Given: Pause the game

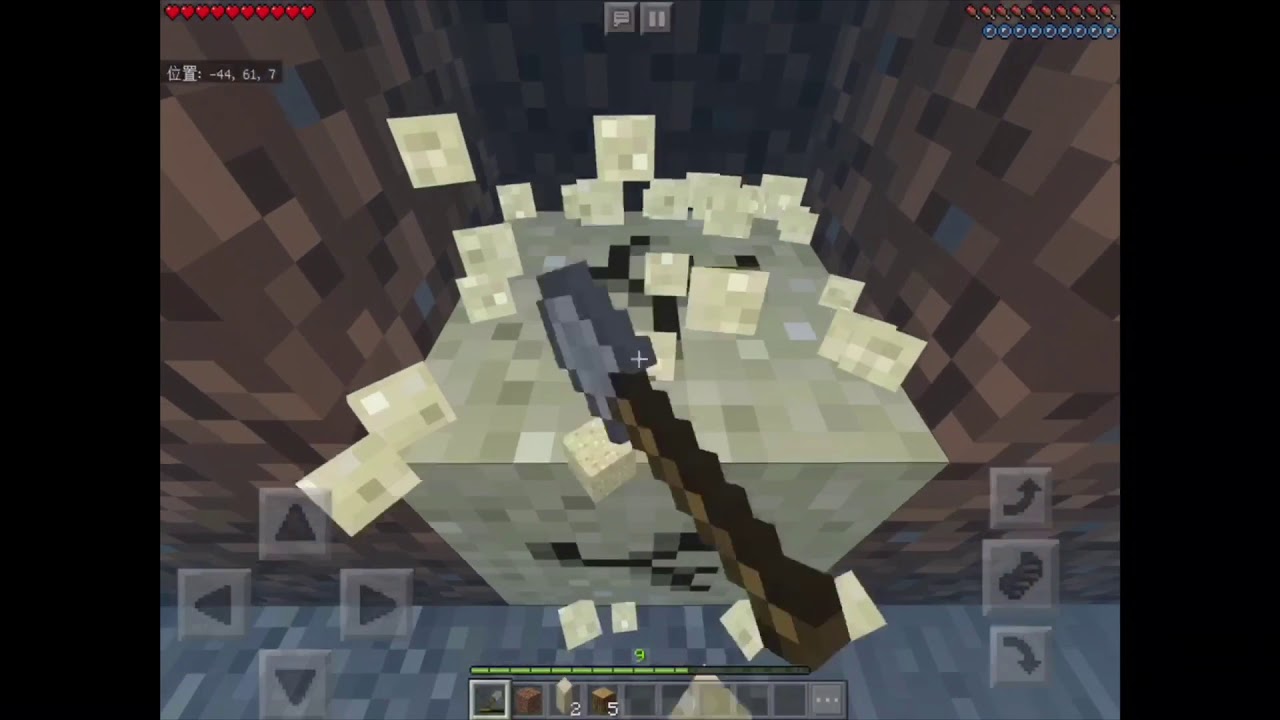Looking at the screenshot, I should pos(656,18).
